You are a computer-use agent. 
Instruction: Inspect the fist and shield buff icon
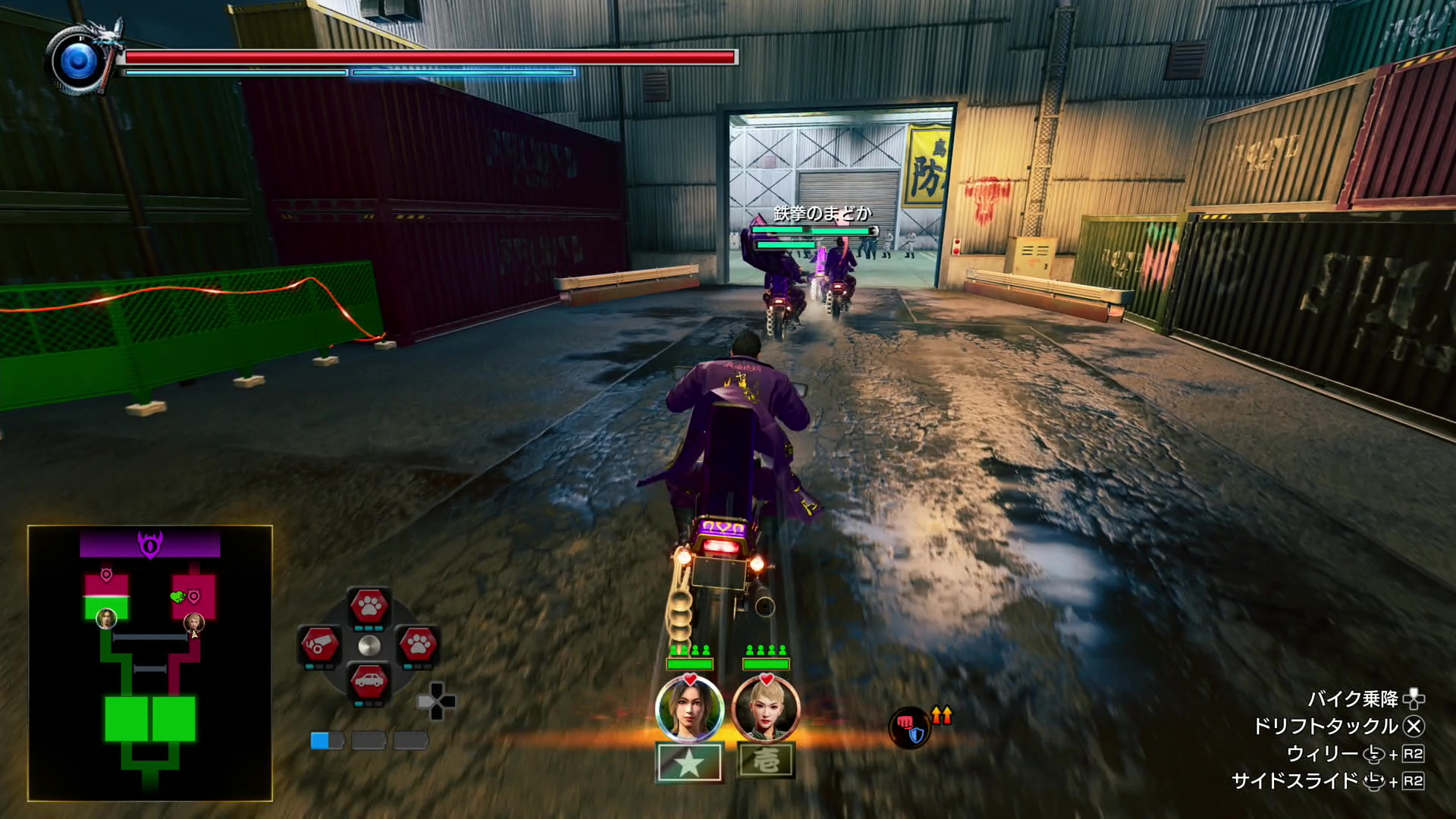[x=910, y=727]
